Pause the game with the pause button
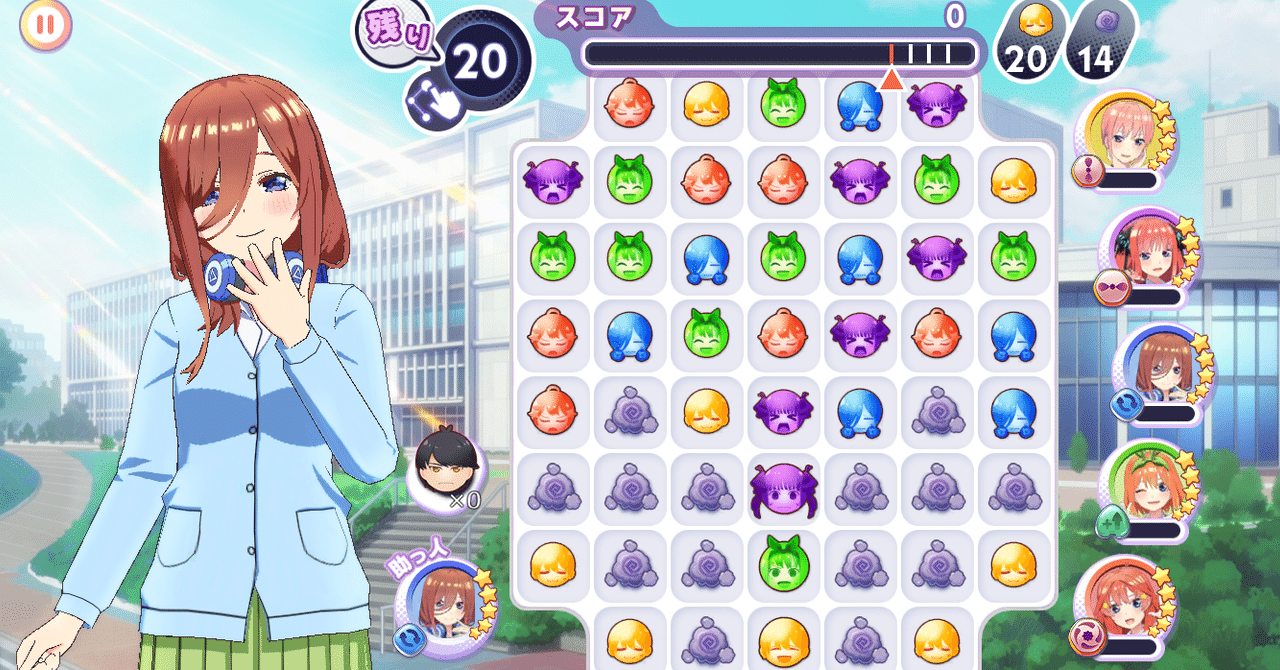 point(46,25)
